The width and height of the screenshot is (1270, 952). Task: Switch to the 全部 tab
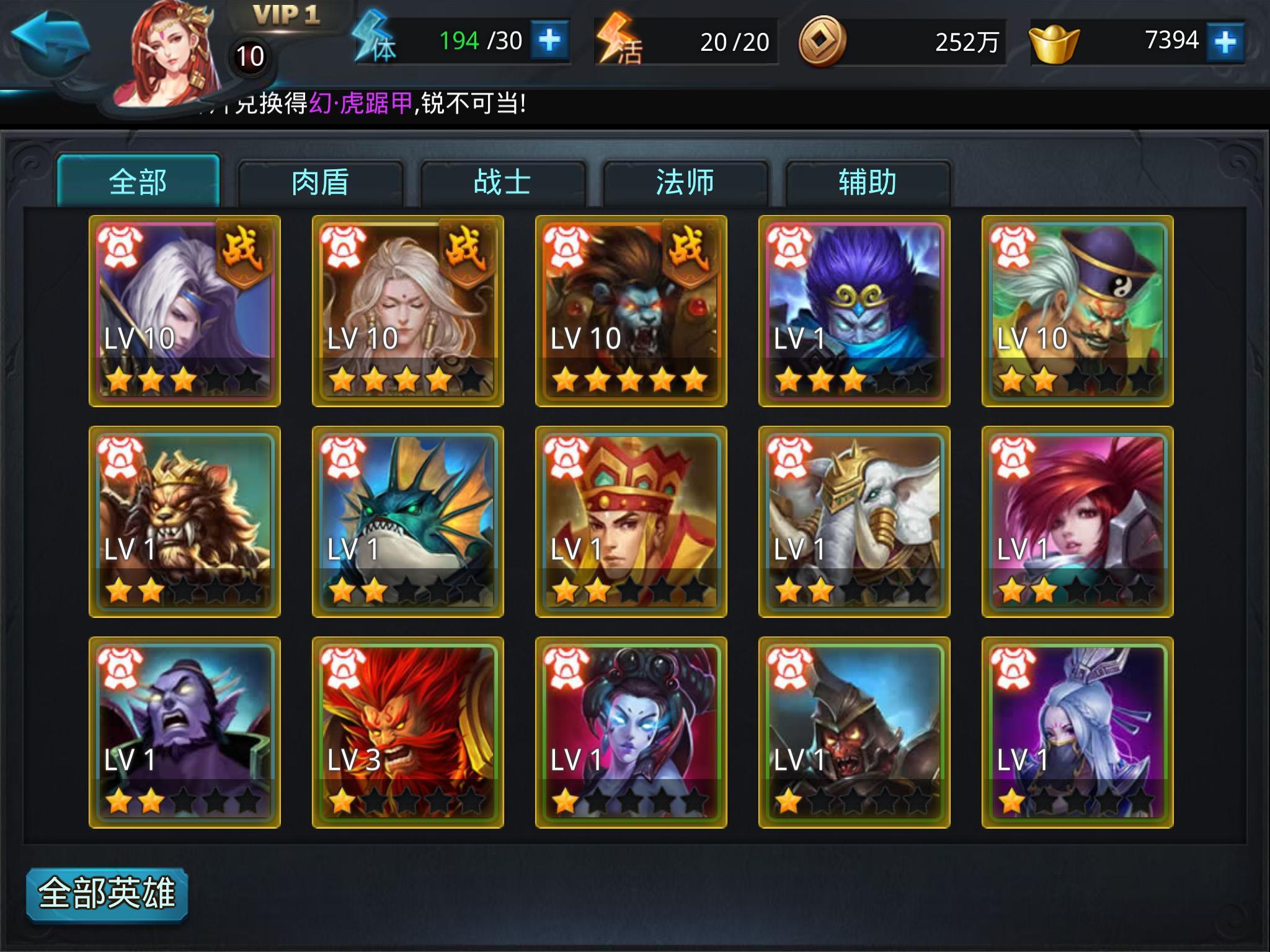[138, 182]
